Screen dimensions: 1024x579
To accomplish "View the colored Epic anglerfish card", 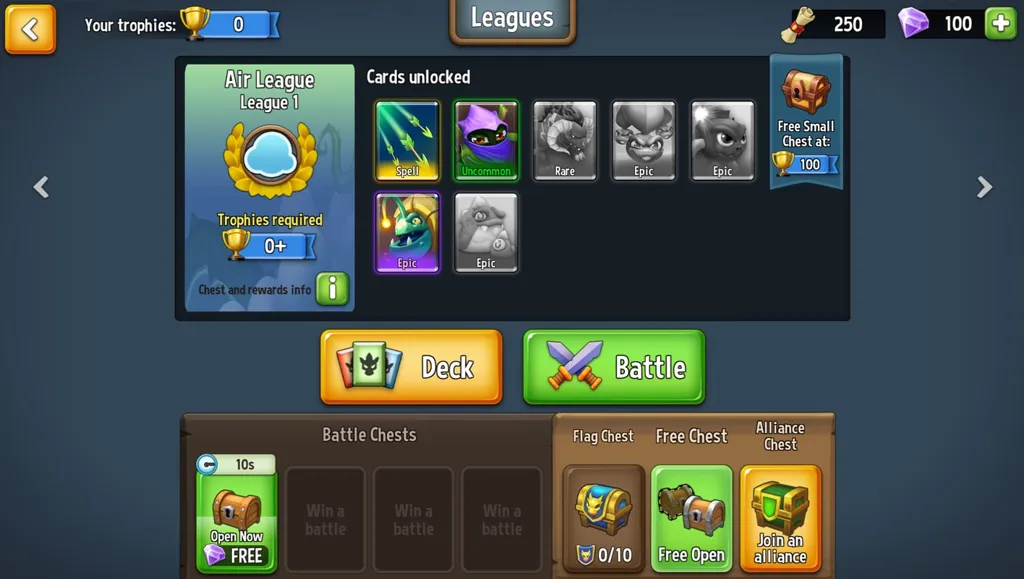I will (x=407, y=233).
